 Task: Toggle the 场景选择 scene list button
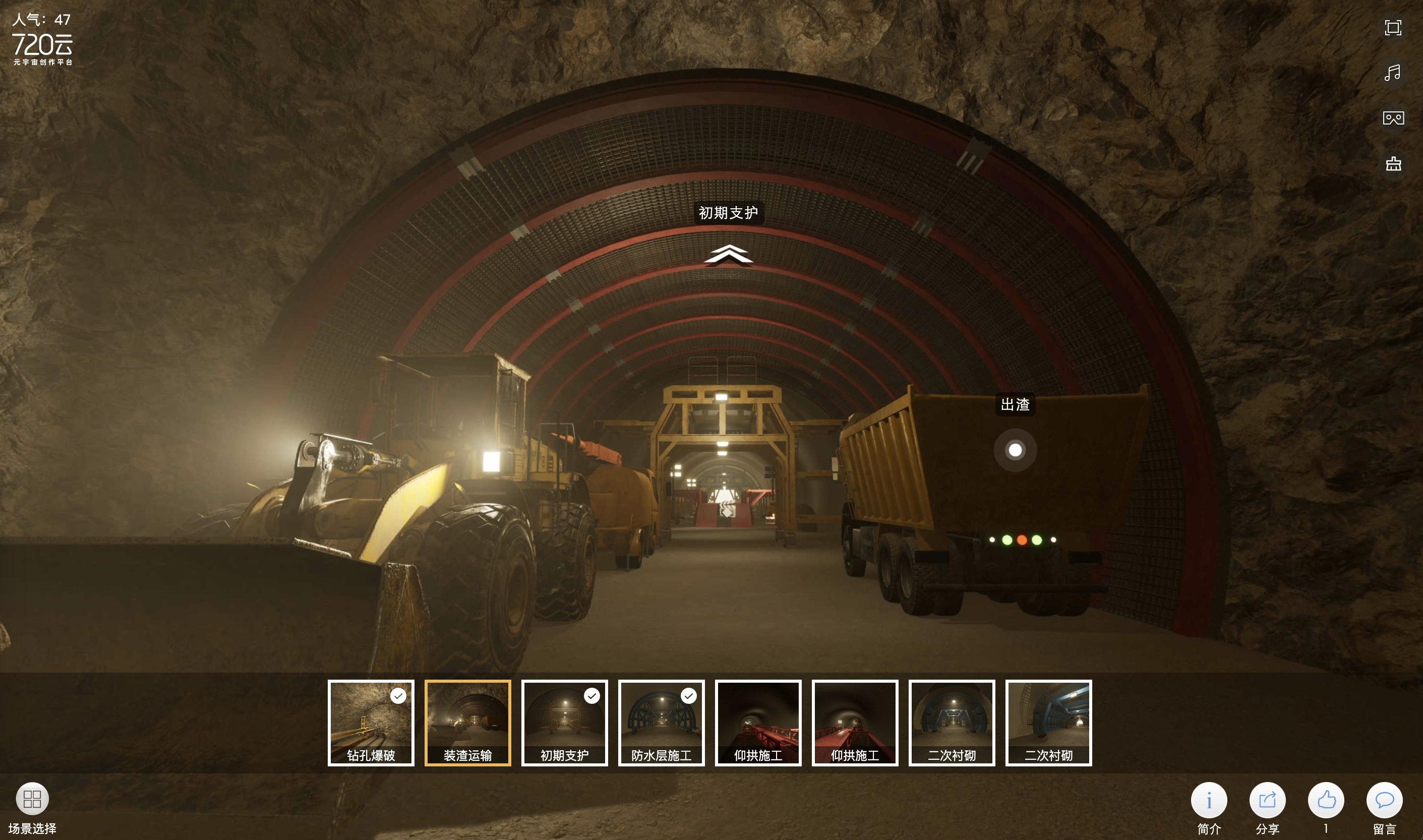pyautogui.click(x=32, y=799)
